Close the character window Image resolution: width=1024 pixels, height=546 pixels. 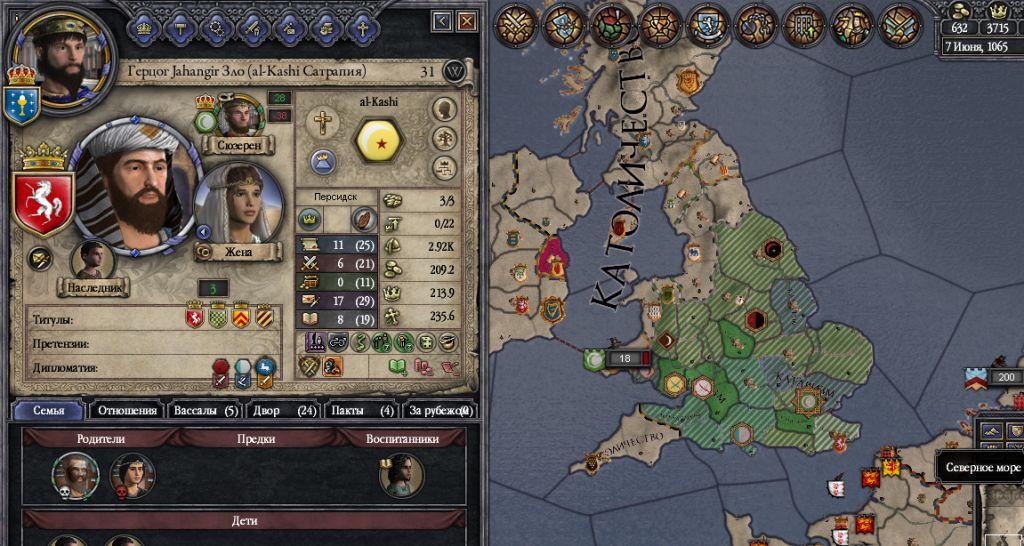[x=467, y=21]
